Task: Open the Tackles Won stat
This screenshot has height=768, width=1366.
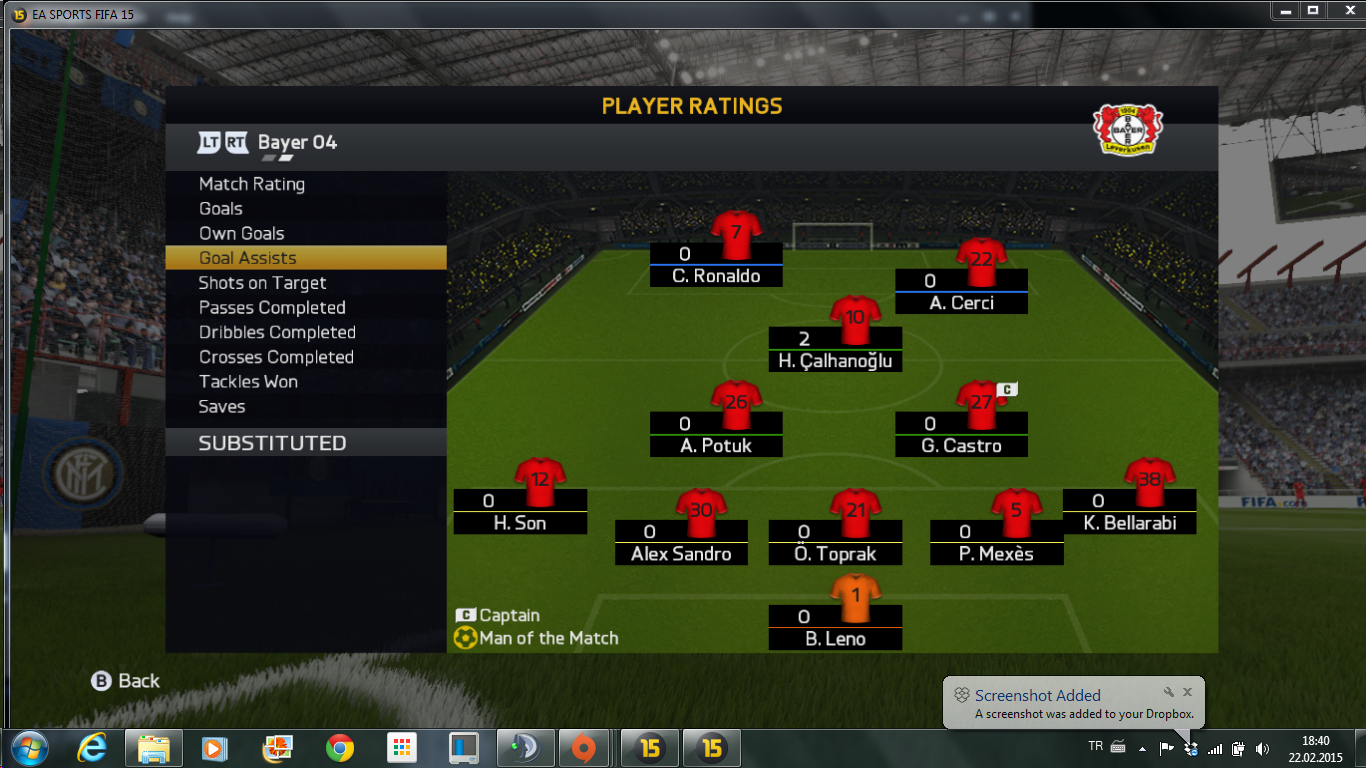Action: (x=248, y=382)
